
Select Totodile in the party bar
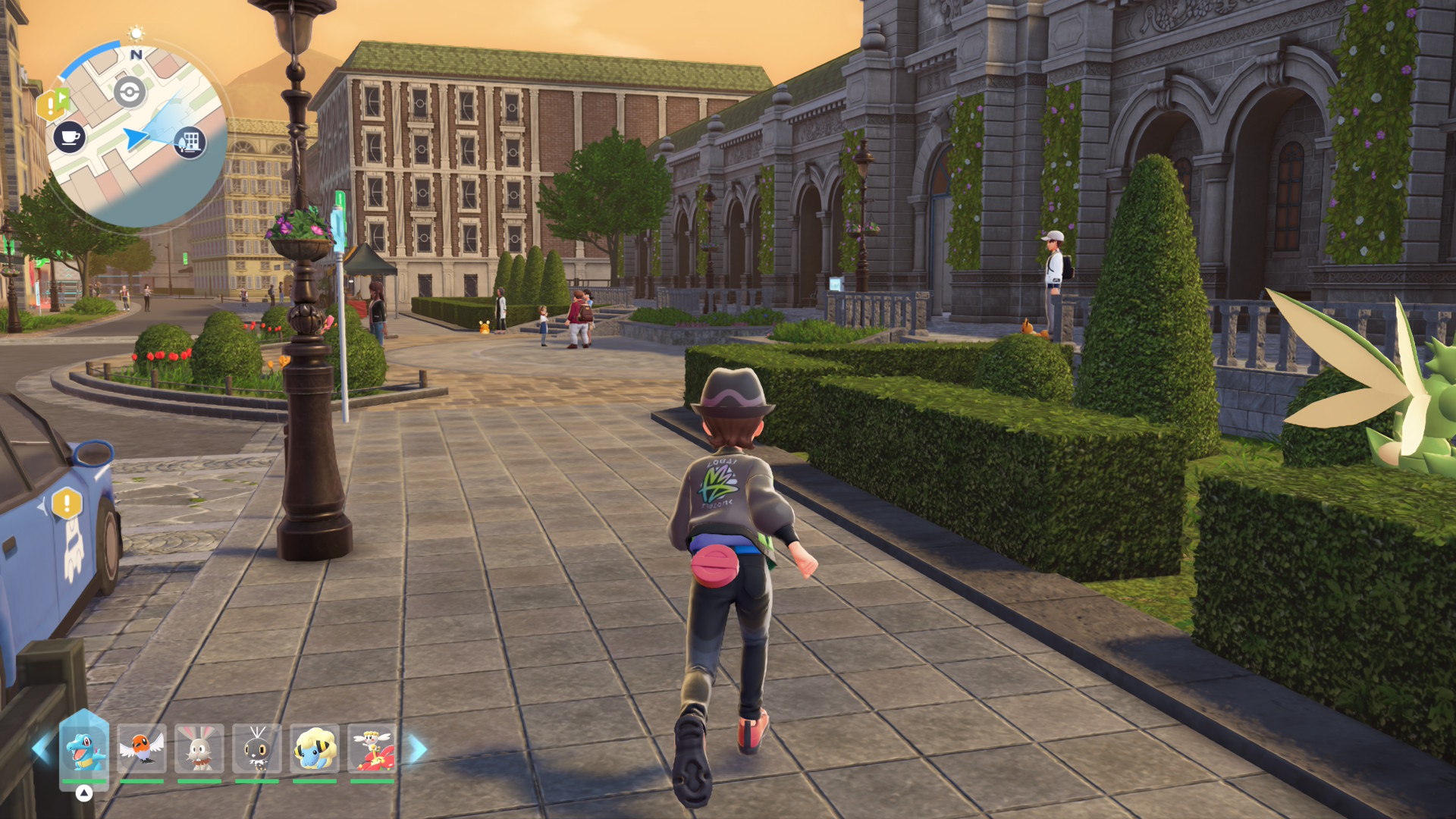(84, 749)
